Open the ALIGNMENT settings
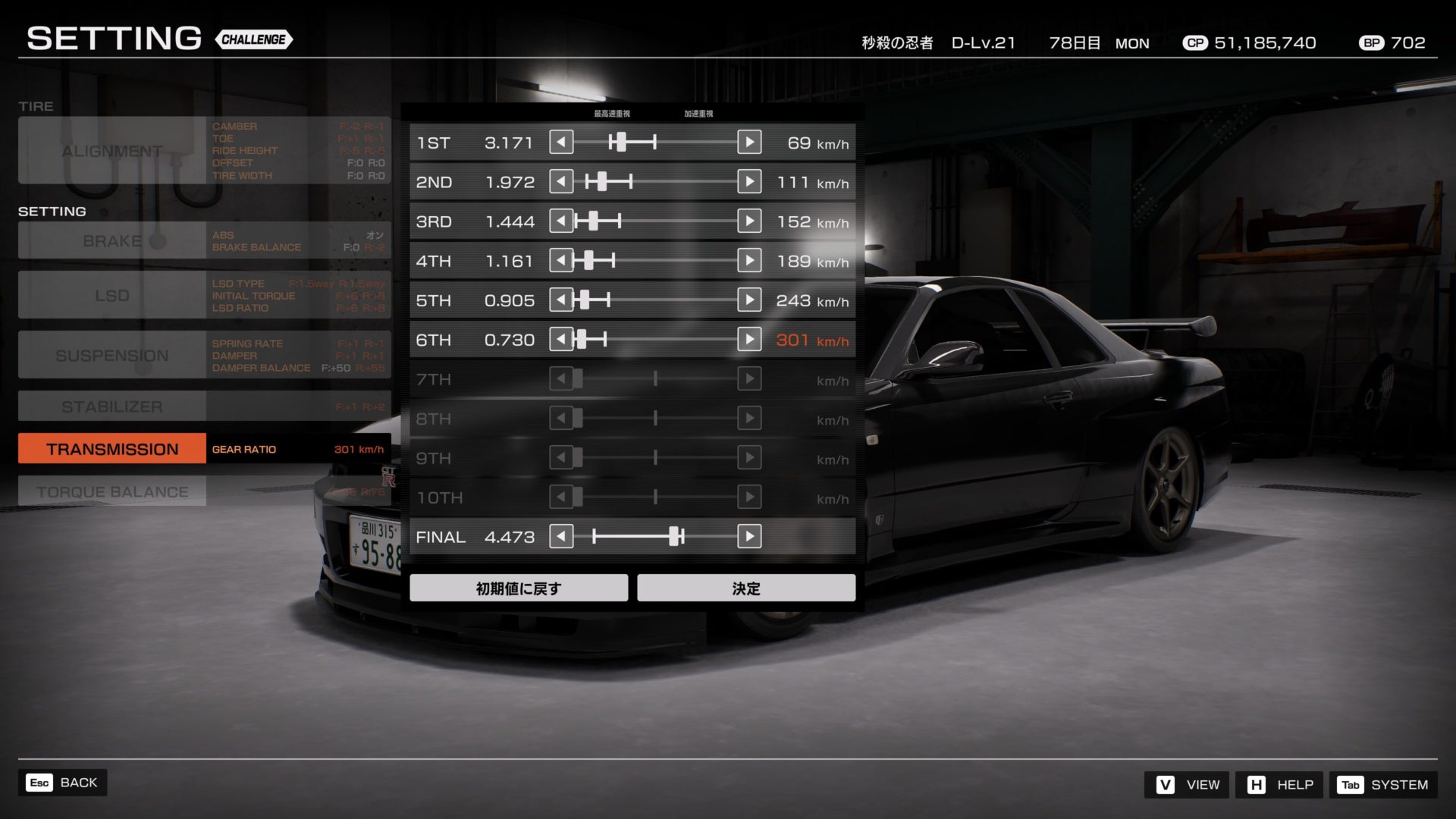Viewport: 1456px width, 819px height. click(x=112, y=151)
